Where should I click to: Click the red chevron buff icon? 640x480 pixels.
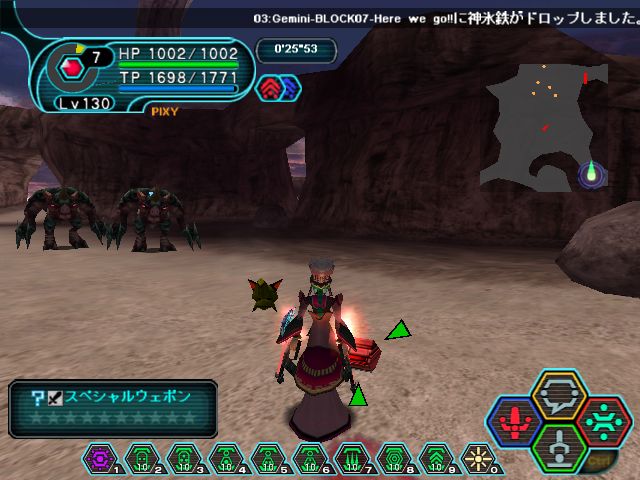point(271,88)
